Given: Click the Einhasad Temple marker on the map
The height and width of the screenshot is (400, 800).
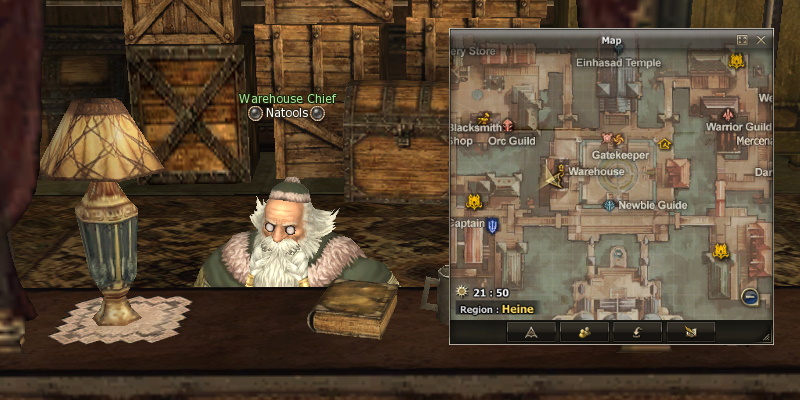Looking at the screenshot, I should 618,48.
